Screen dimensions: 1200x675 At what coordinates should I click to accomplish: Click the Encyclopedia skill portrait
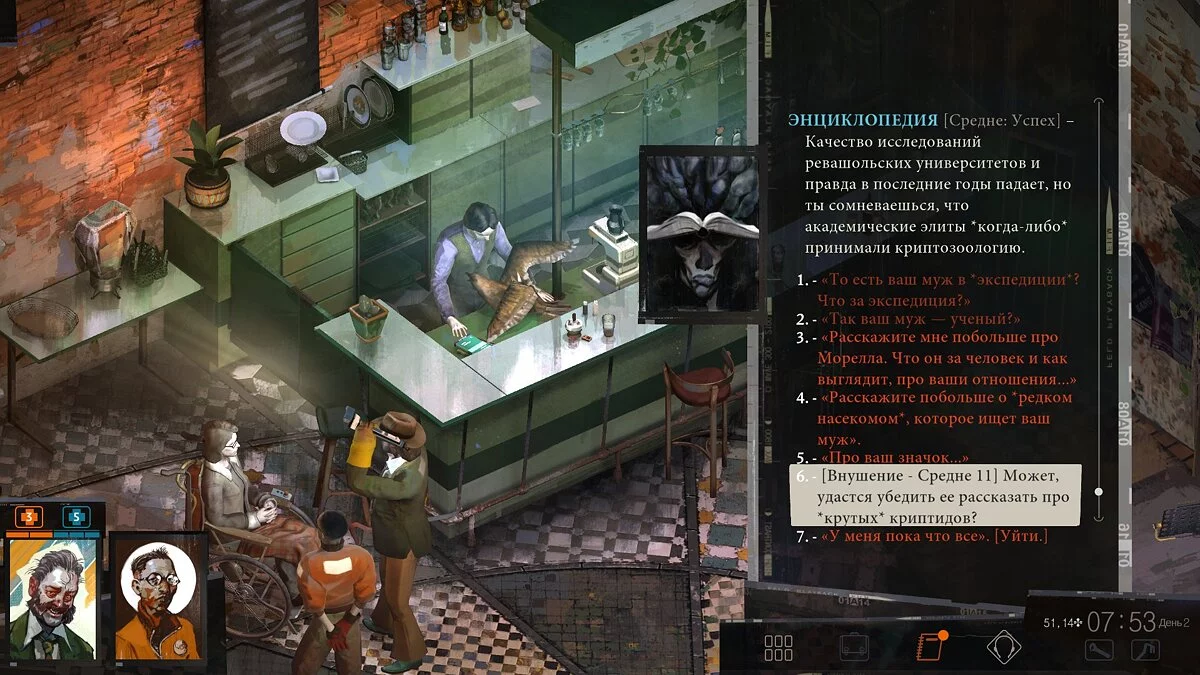[x=696, y=234]
